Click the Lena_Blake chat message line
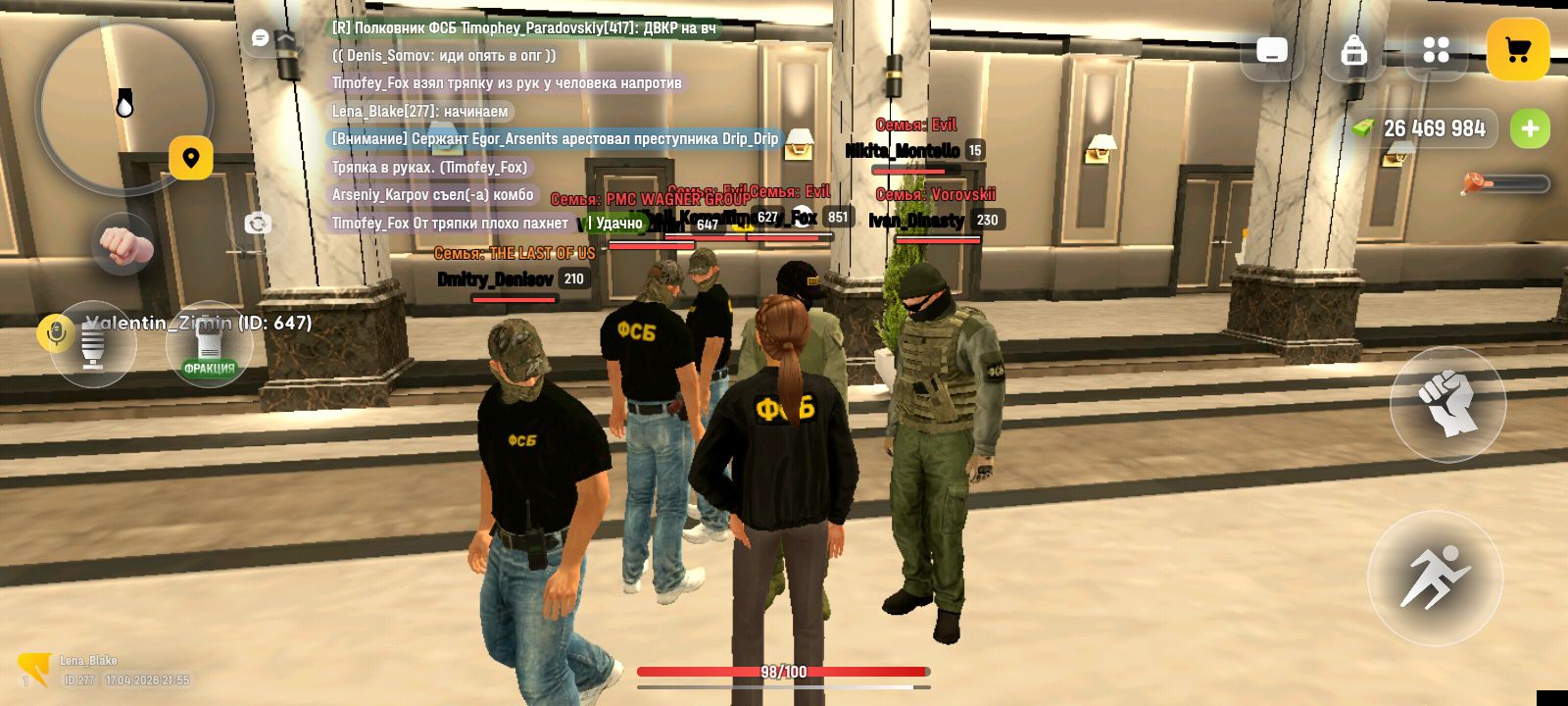The height and width of the screenshot is (706, 1568). point(420,112)
